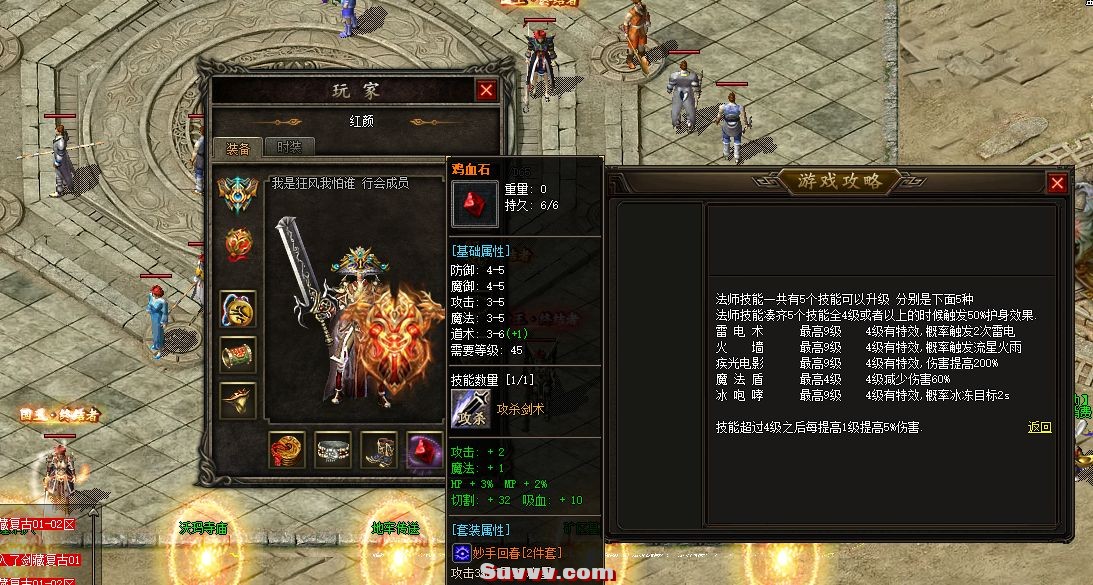Select the golden pointed hat slot
The width and height of the screenshot is (1093, 585).
pos(238,400)
